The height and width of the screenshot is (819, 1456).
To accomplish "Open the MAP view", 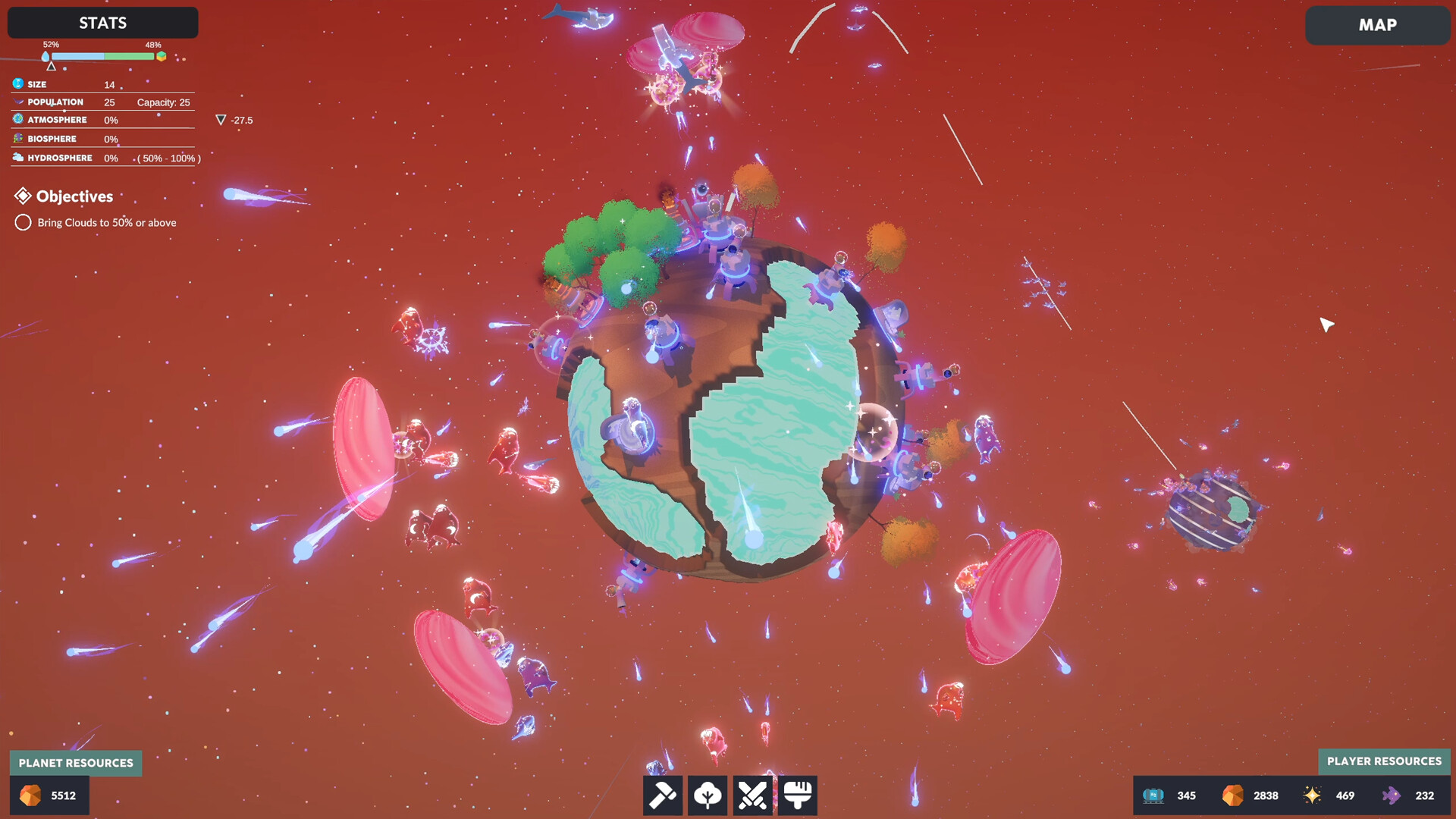I will 1378,25.
